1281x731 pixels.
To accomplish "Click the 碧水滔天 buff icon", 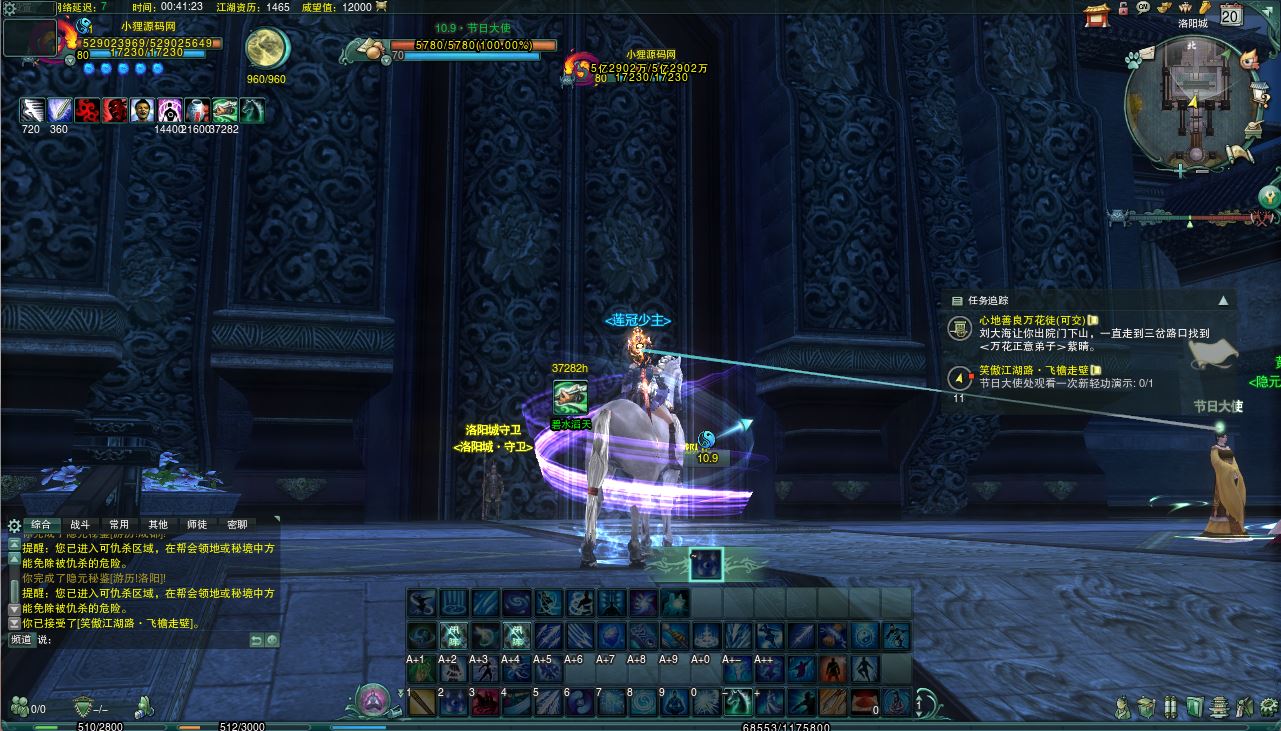I will [x=569, y=397].
